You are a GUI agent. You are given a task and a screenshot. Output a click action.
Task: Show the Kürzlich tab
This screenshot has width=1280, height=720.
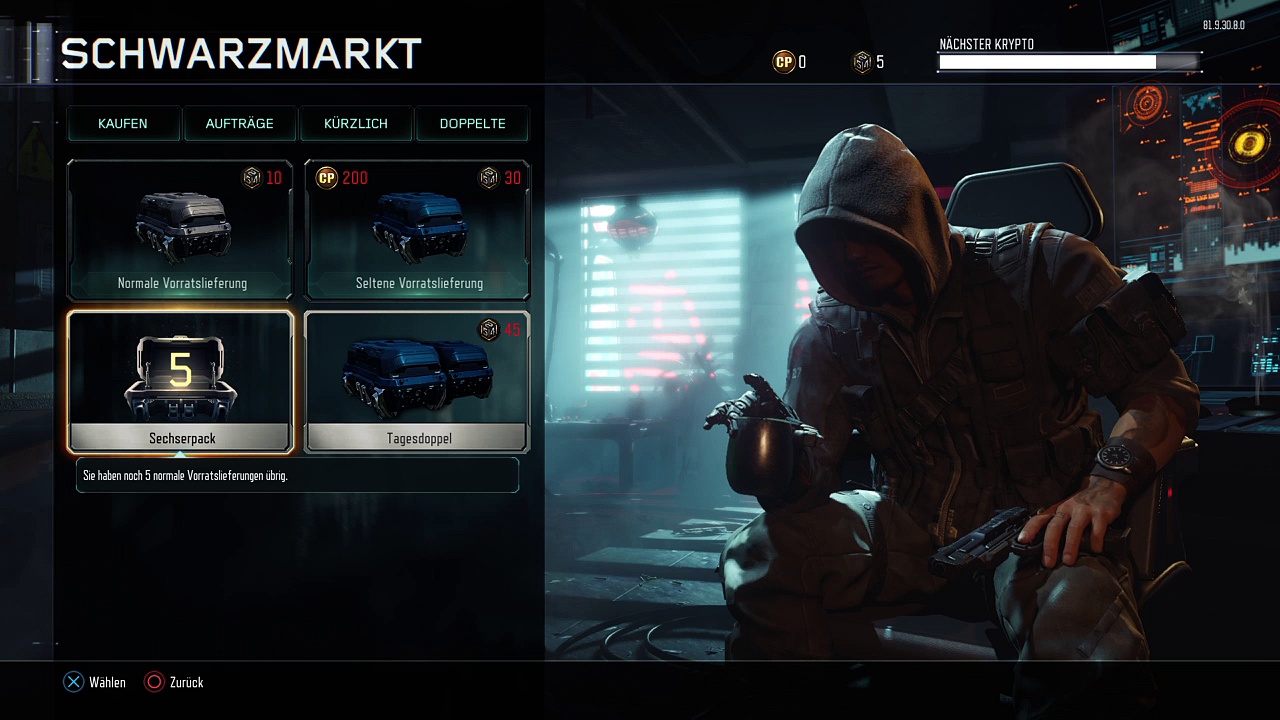(x=356, y=124)
